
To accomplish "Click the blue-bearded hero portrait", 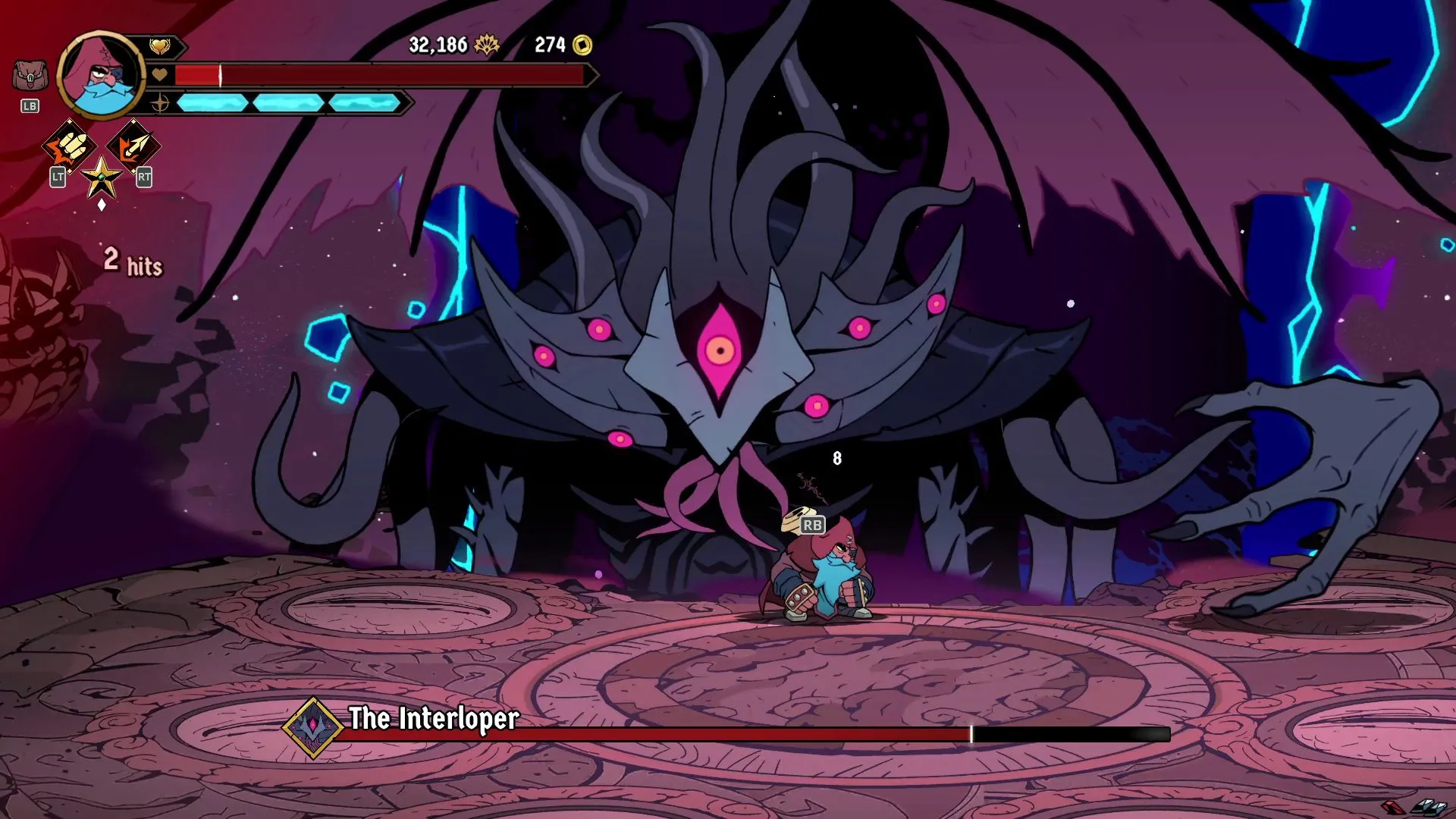I will [x=100, y=76].
